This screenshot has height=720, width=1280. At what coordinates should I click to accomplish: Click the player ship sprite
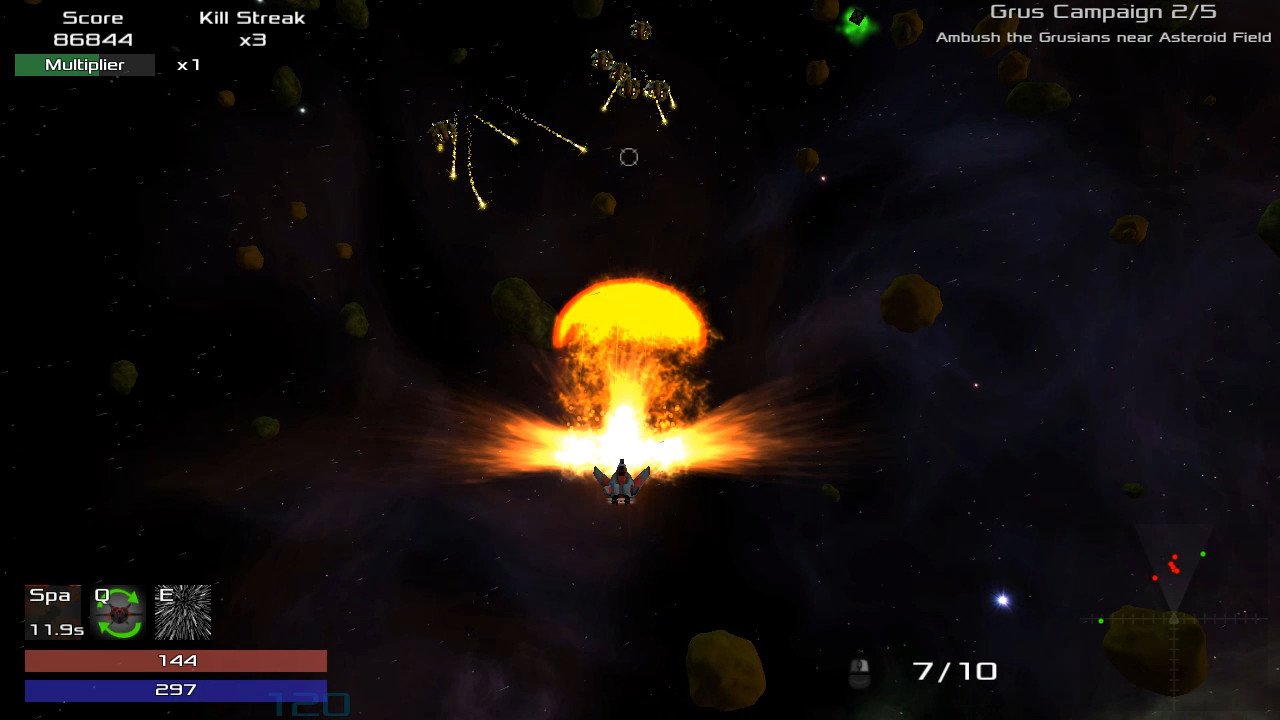pyautogui.click(x=621, y=483)
